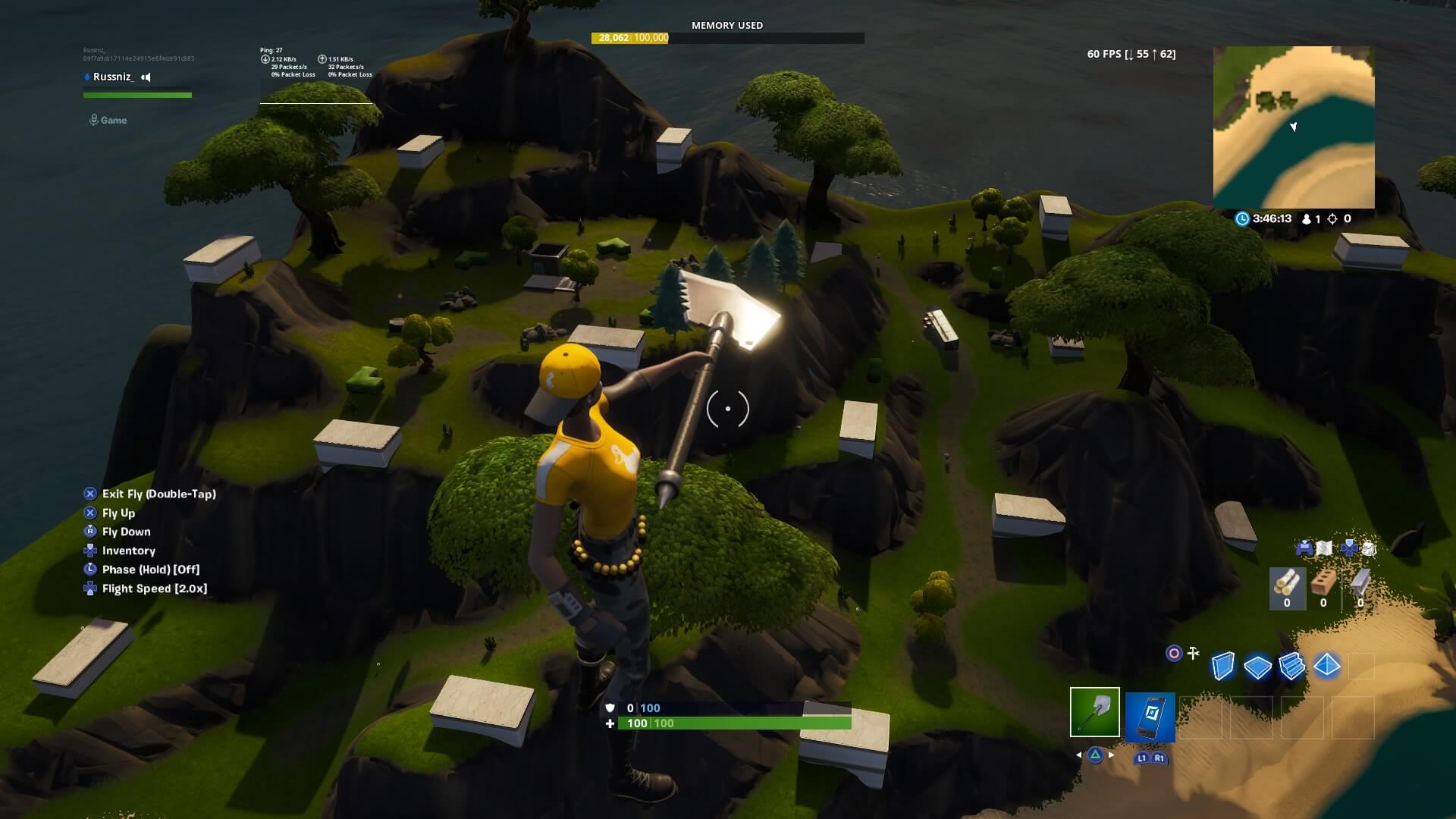This screenshot has height=819, width=1456.
Task: Select the pickaxe hotbar slot
Action: (1094, 712)
